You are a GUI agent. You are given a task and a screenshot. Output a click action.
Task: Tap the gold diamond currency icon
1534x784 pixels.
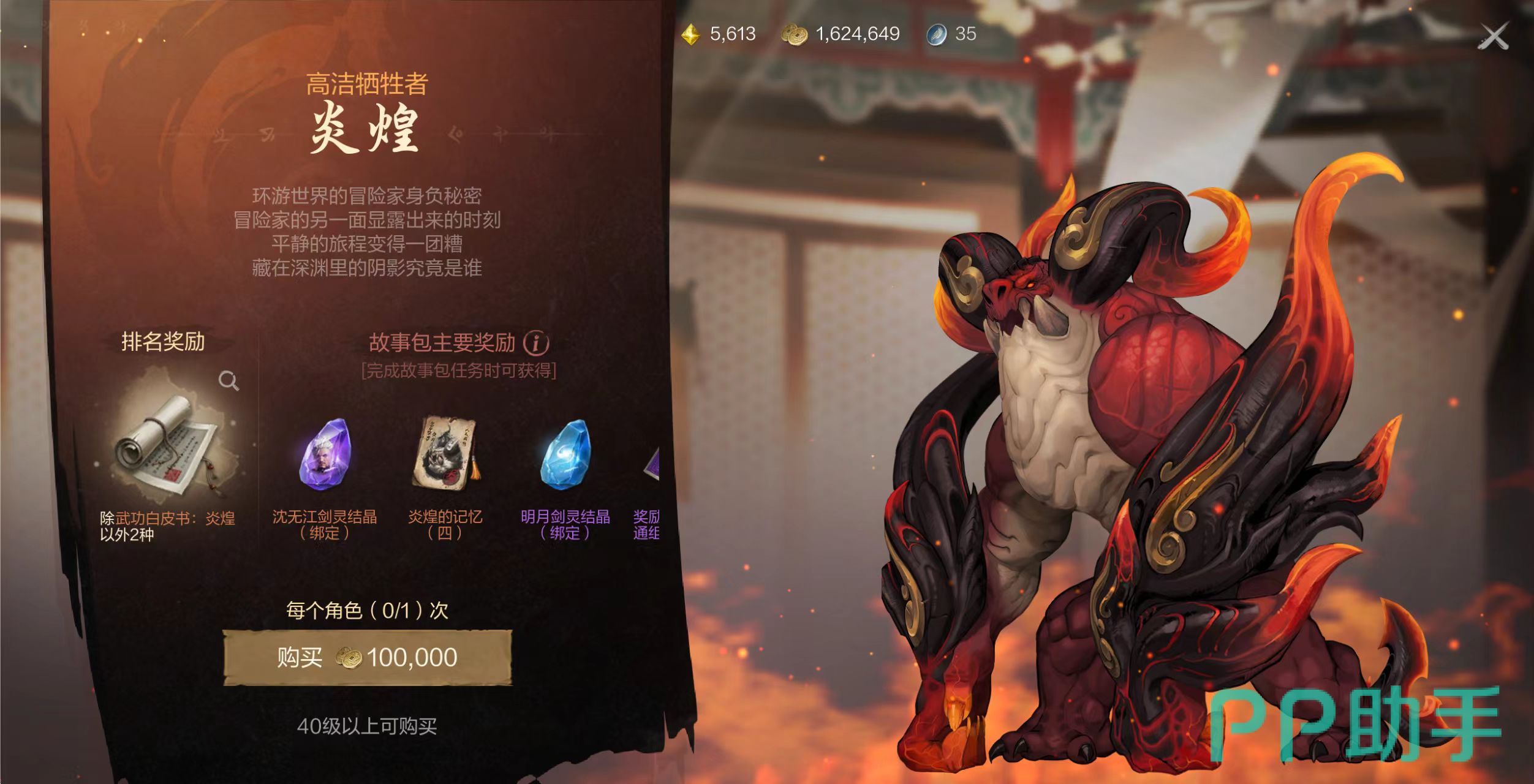tap(690, 34)
